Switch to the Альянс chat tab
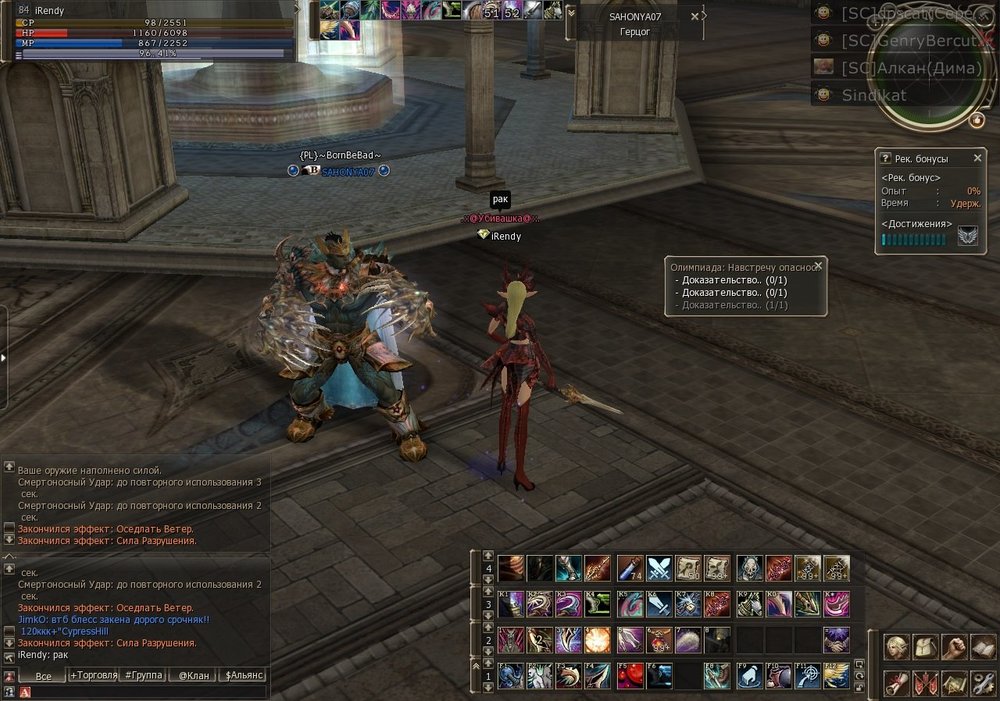 click(x=243, y=676)
